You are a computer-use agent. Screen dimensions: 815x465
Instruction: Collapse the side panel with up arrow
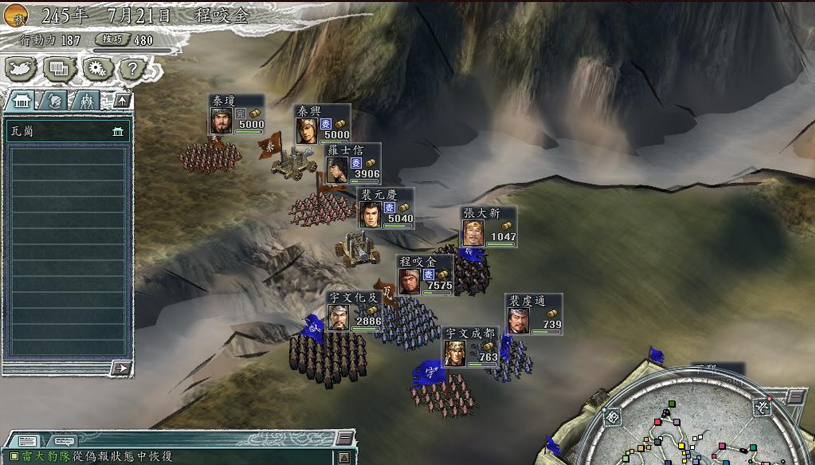(x=121, y=101)
